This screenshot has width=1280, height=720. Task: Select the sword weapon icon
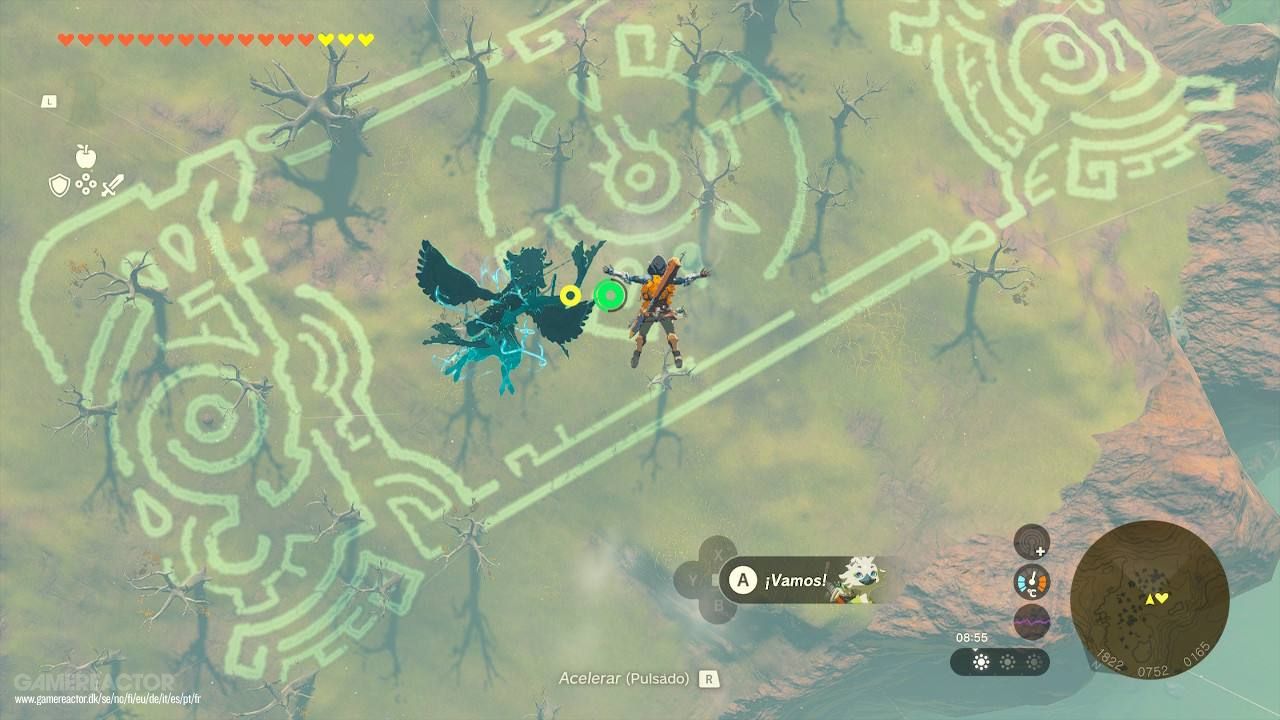click(x=113, y=185)
